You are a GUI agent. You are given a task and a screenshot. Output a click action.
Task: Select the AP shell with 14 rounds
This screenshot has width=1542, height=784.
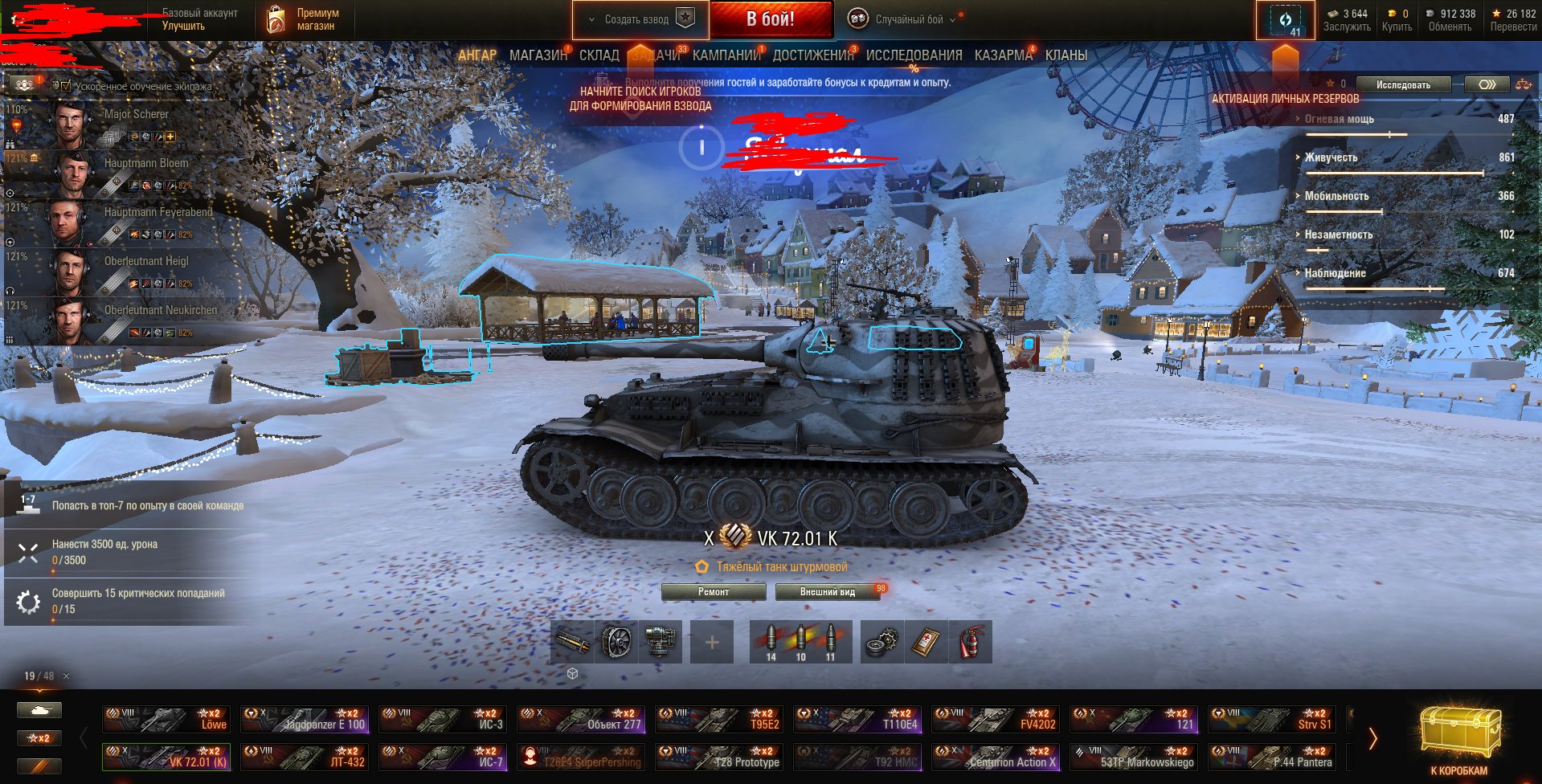point(771,640)
